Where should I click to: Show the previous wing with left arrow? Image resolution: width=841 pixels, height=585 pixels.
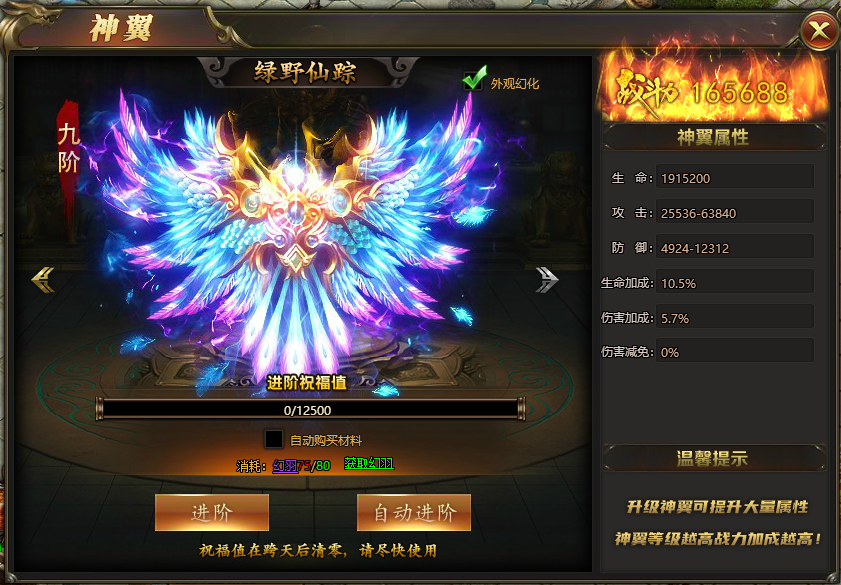coord(43,279)
